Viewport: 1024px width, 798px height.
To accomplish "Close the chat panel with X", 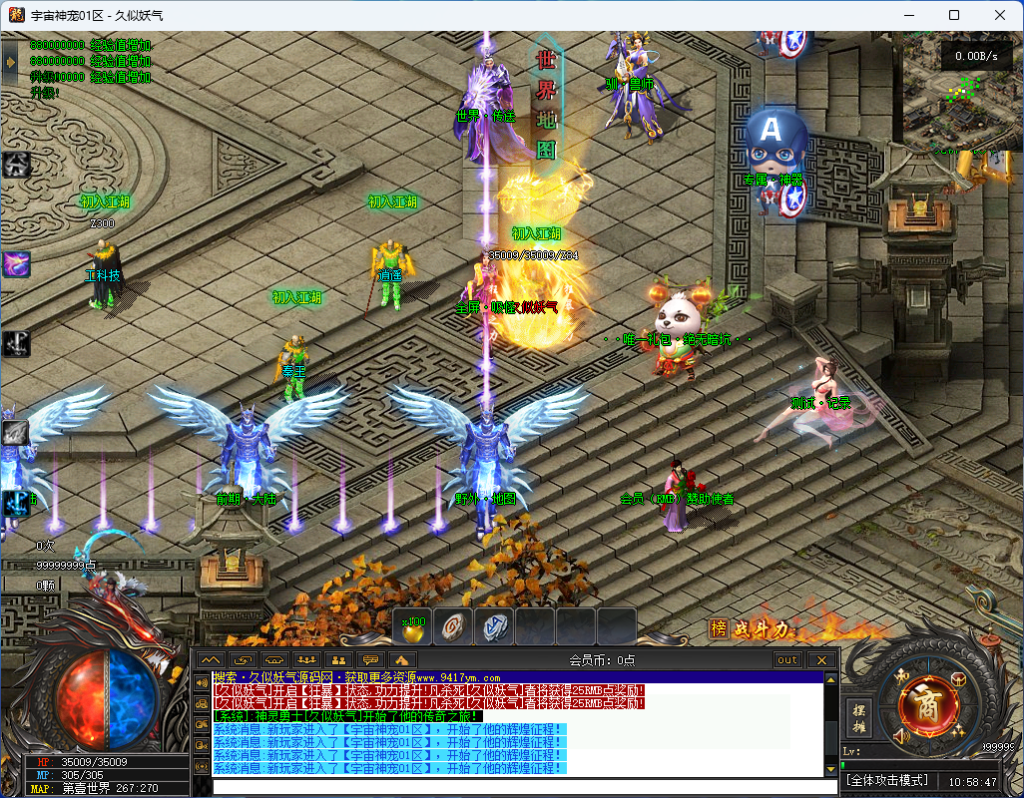I will pos(821,660).
